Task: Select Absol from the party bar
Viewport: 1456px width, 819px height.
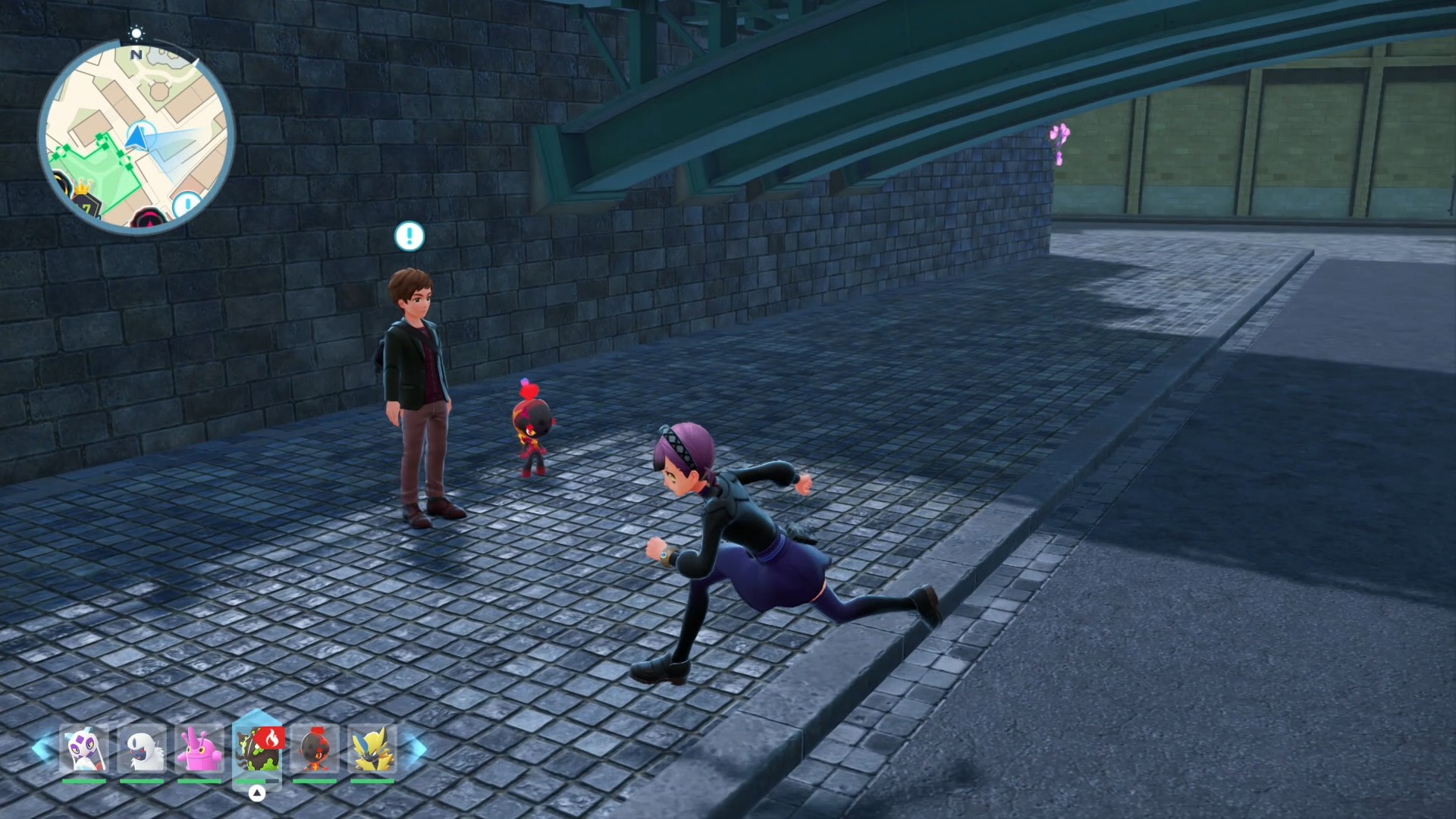Action: point(142,749)
